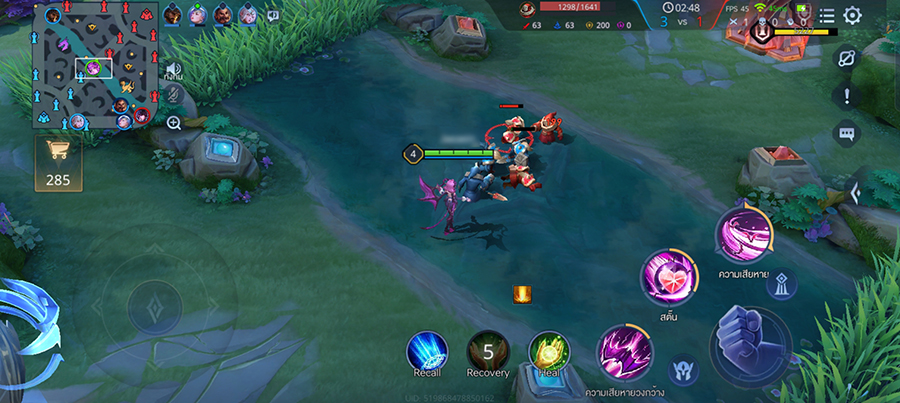Toggle the muted microphone button
Viewport: 900px width, 403px height.
174,96
